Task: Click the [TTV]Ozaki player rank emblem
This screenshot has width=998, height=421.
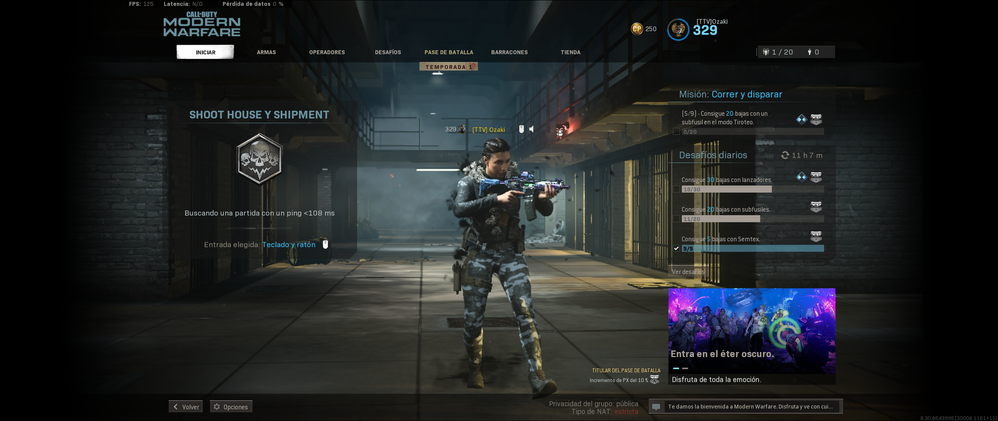Action: (678, 30)
